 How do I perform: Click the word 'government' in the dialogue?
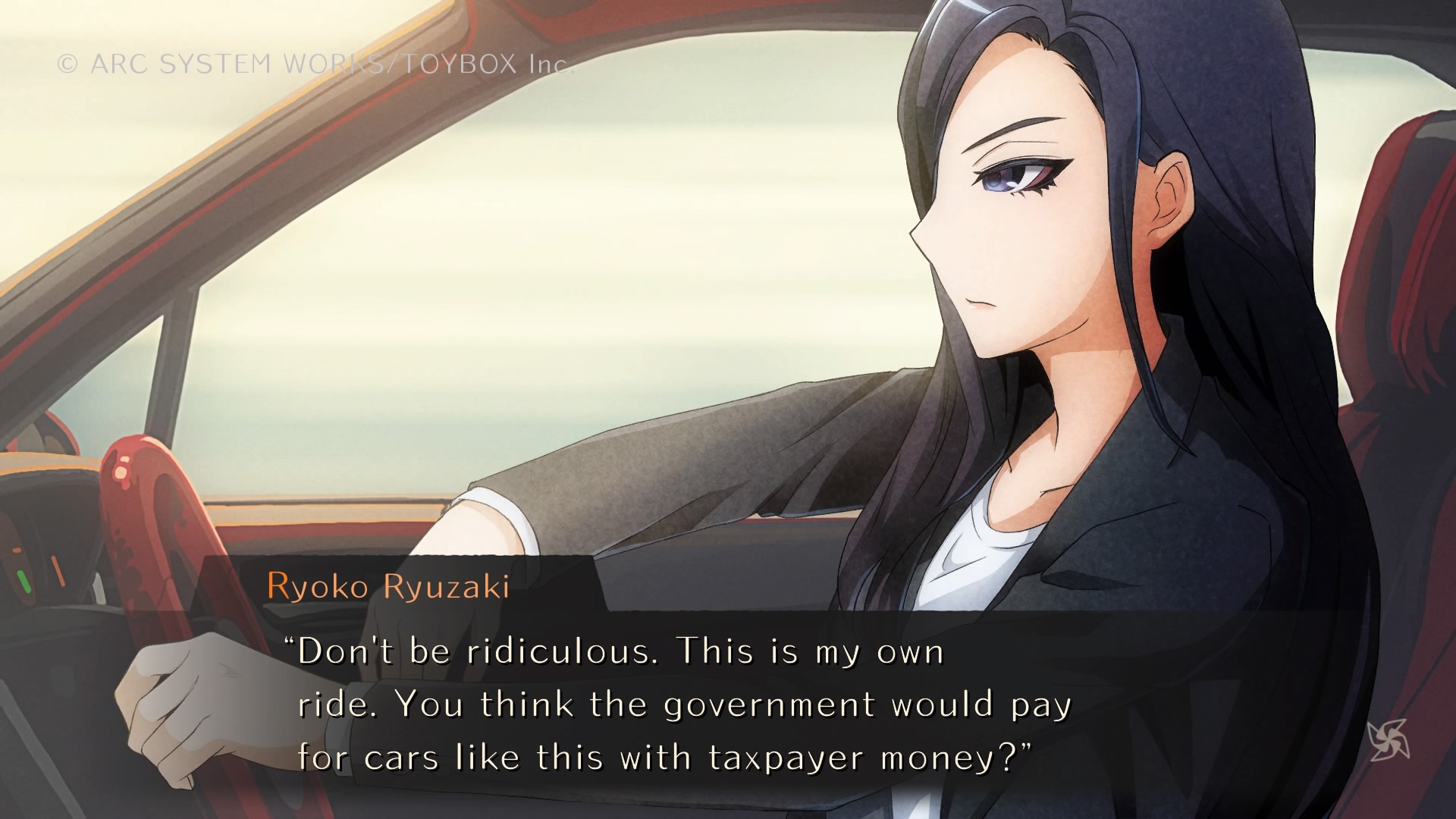click(x=762, y=704)
